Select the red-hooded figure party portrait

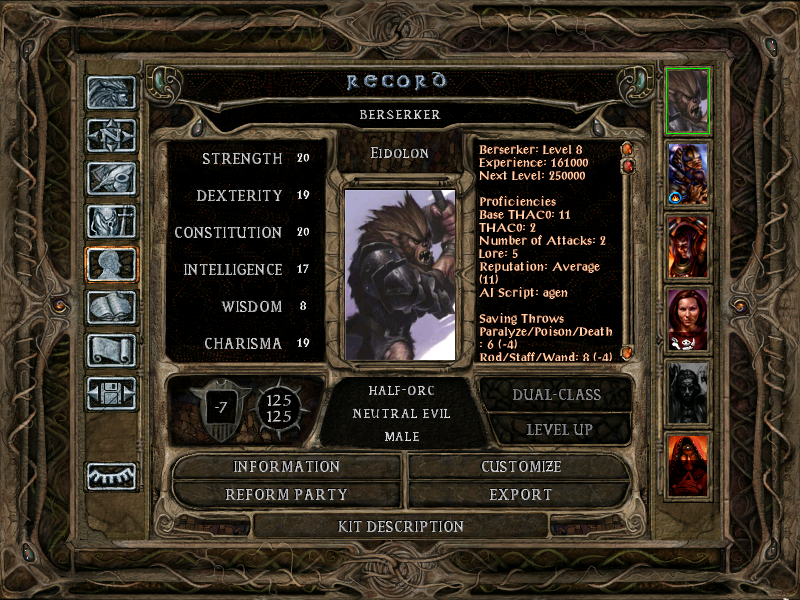(x=688, y=464)
